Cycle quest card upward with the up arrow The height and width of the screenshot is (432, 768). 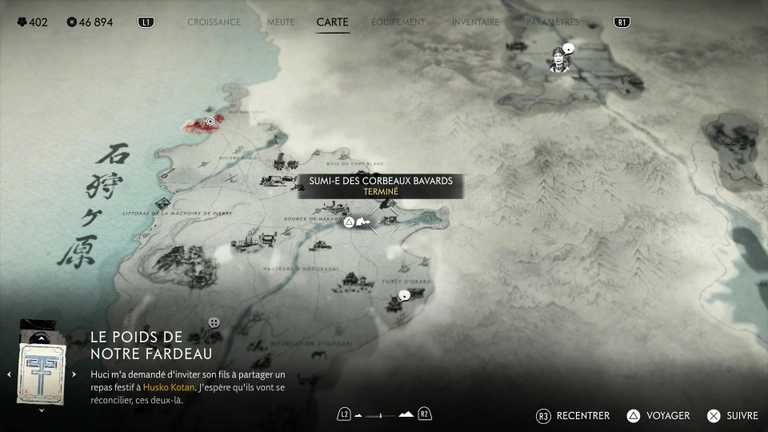tap(41, 338)
